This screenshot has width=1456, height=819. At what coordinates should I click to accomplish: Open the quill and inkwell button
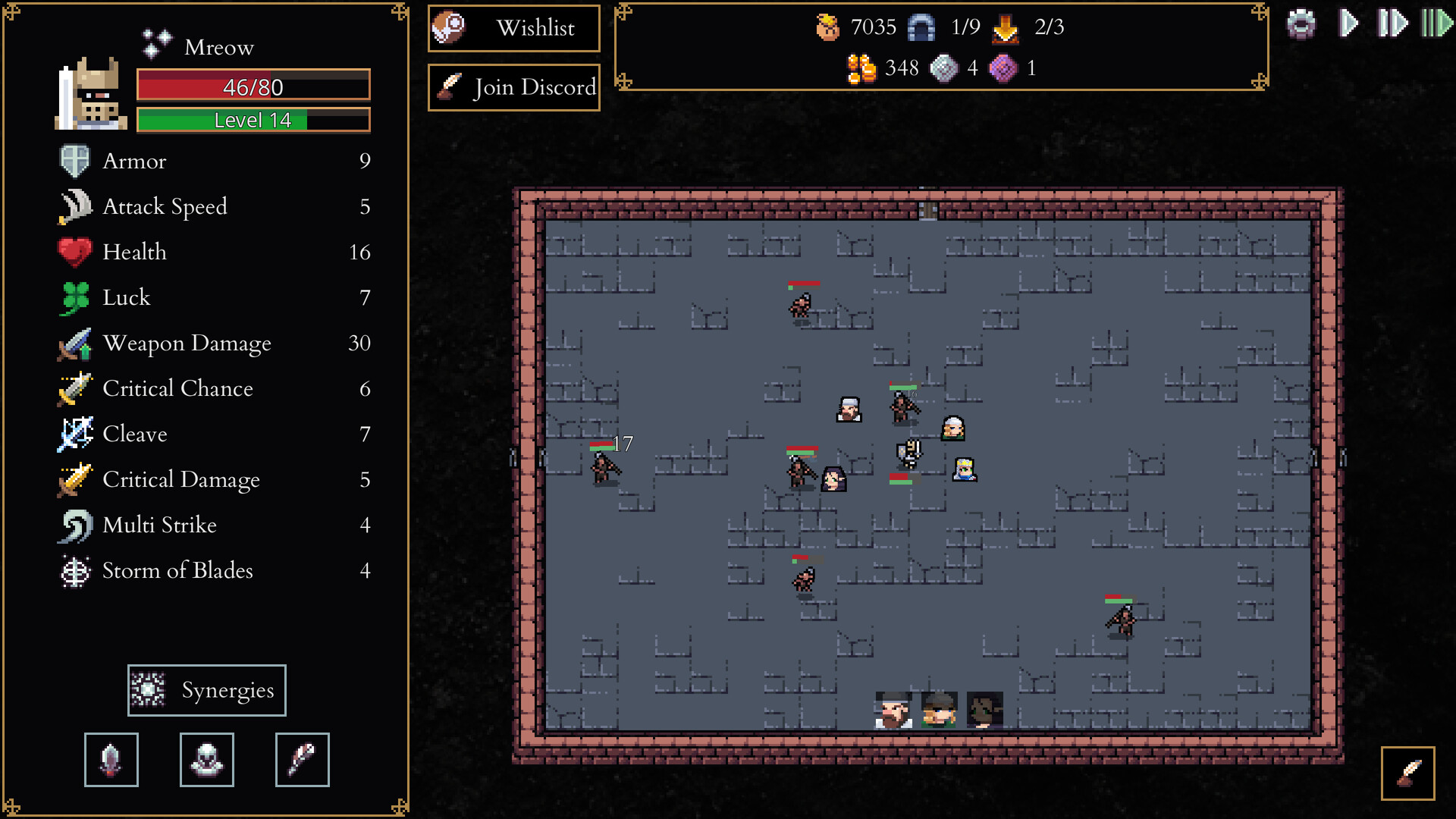1407,773
